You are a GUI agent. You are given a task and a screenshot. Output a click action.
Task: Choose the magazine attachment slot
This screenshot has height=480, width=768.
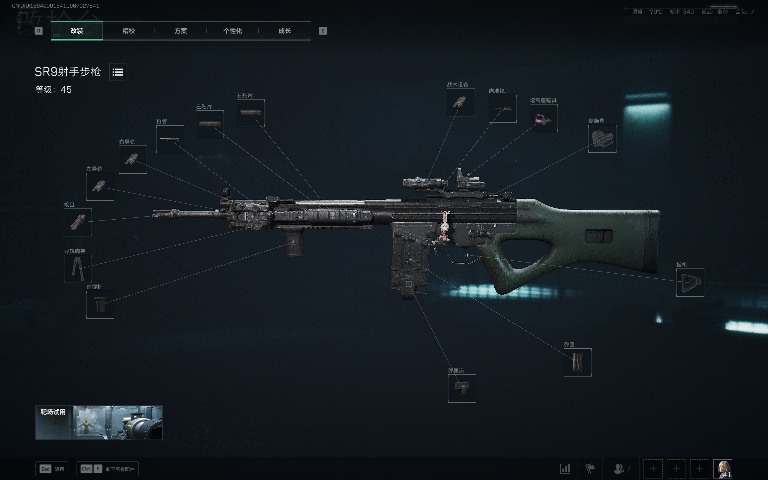coord(577,362)
